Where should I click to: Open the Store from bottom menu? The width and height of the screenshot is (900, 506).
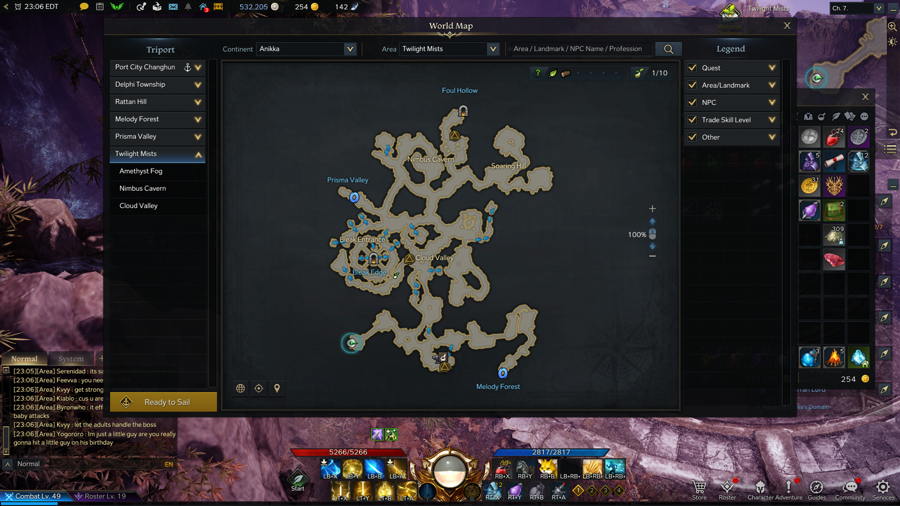(699, 489)
